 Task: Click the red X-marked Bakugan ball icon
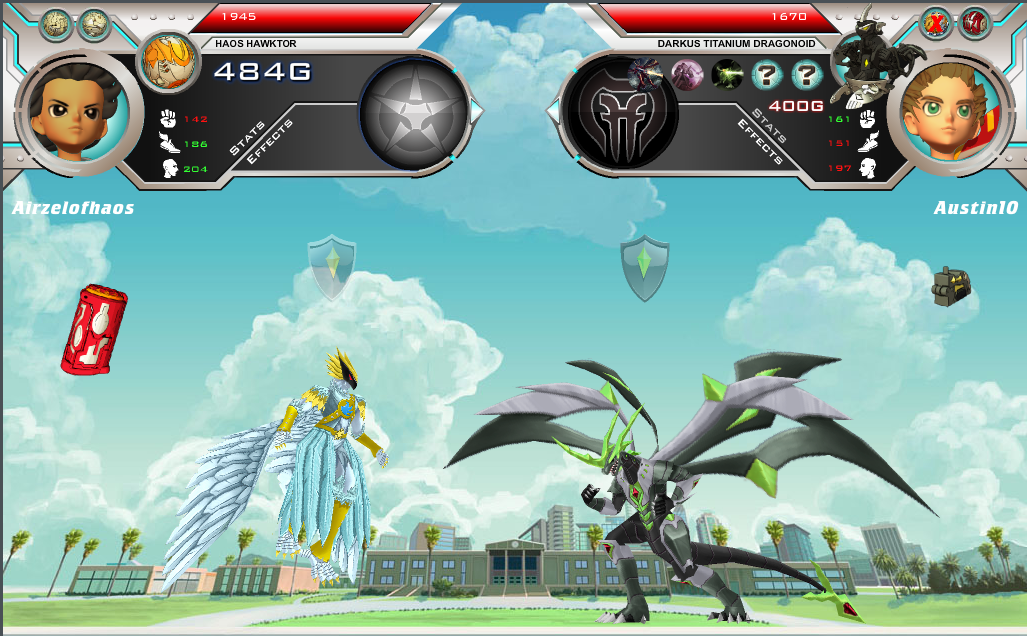tap(937, 22)
